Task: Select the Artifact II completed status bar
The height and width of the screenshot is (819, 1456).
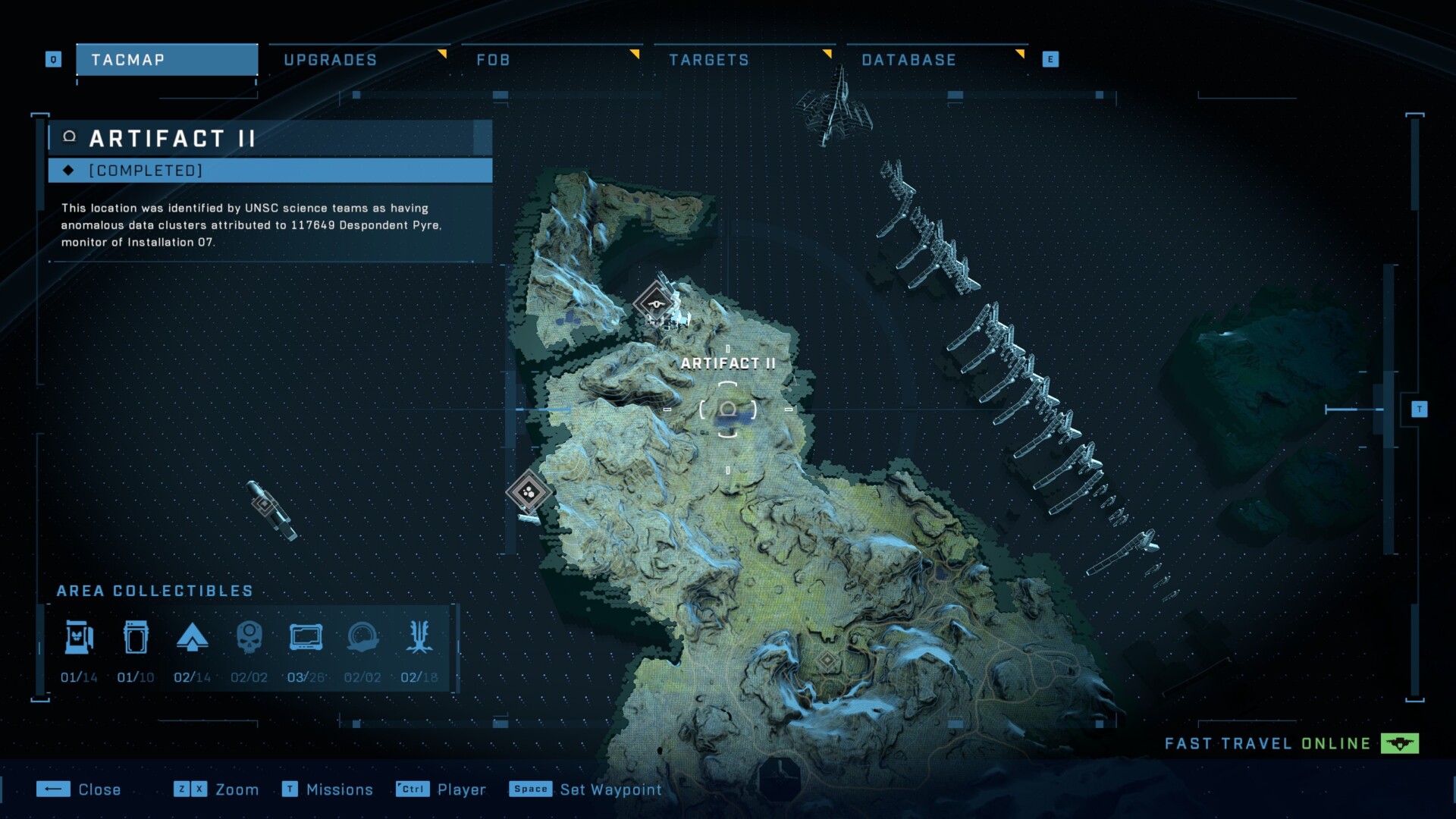Action: pyautogui.click(x=270, y=171)
